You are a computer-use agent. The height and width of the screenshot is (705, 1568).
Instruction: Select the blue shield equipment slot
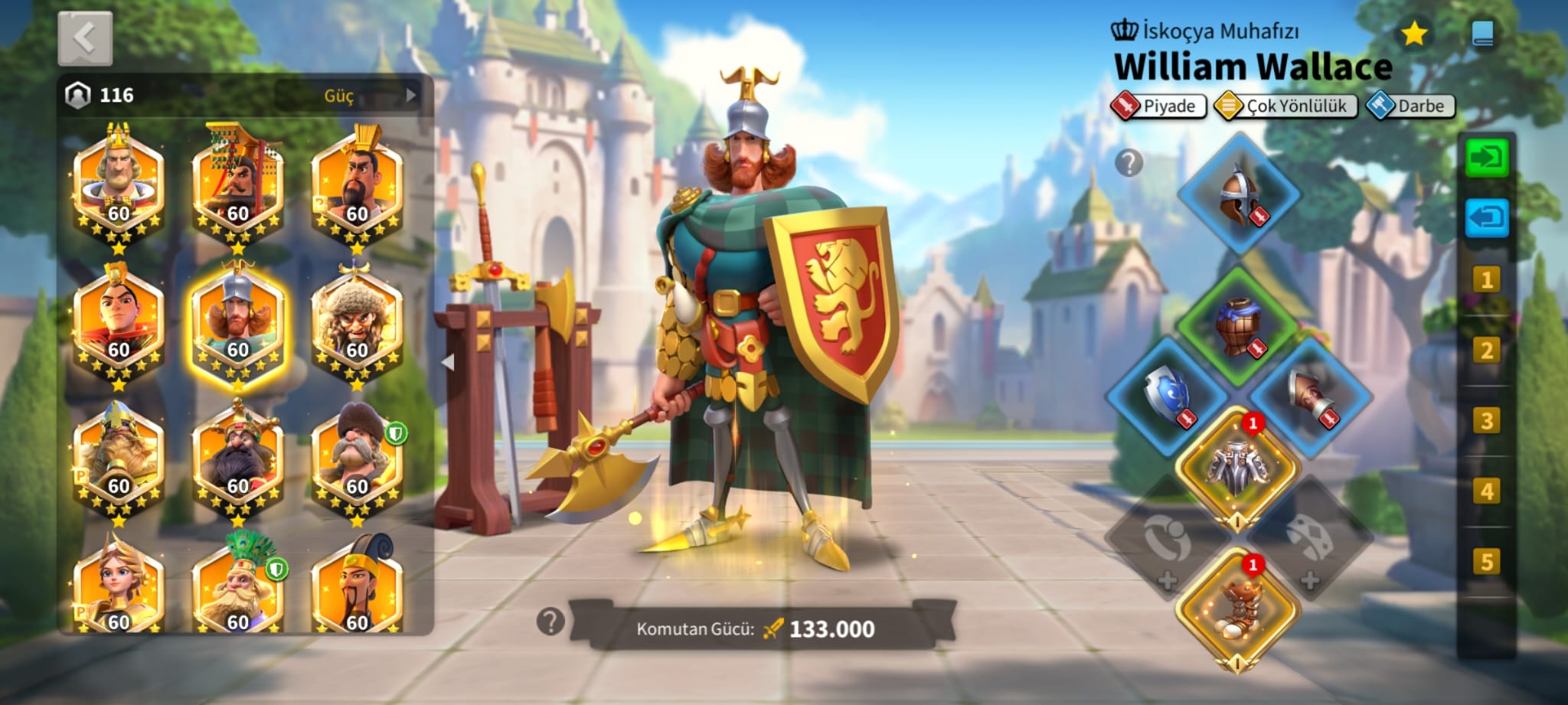click(1166, 396)
